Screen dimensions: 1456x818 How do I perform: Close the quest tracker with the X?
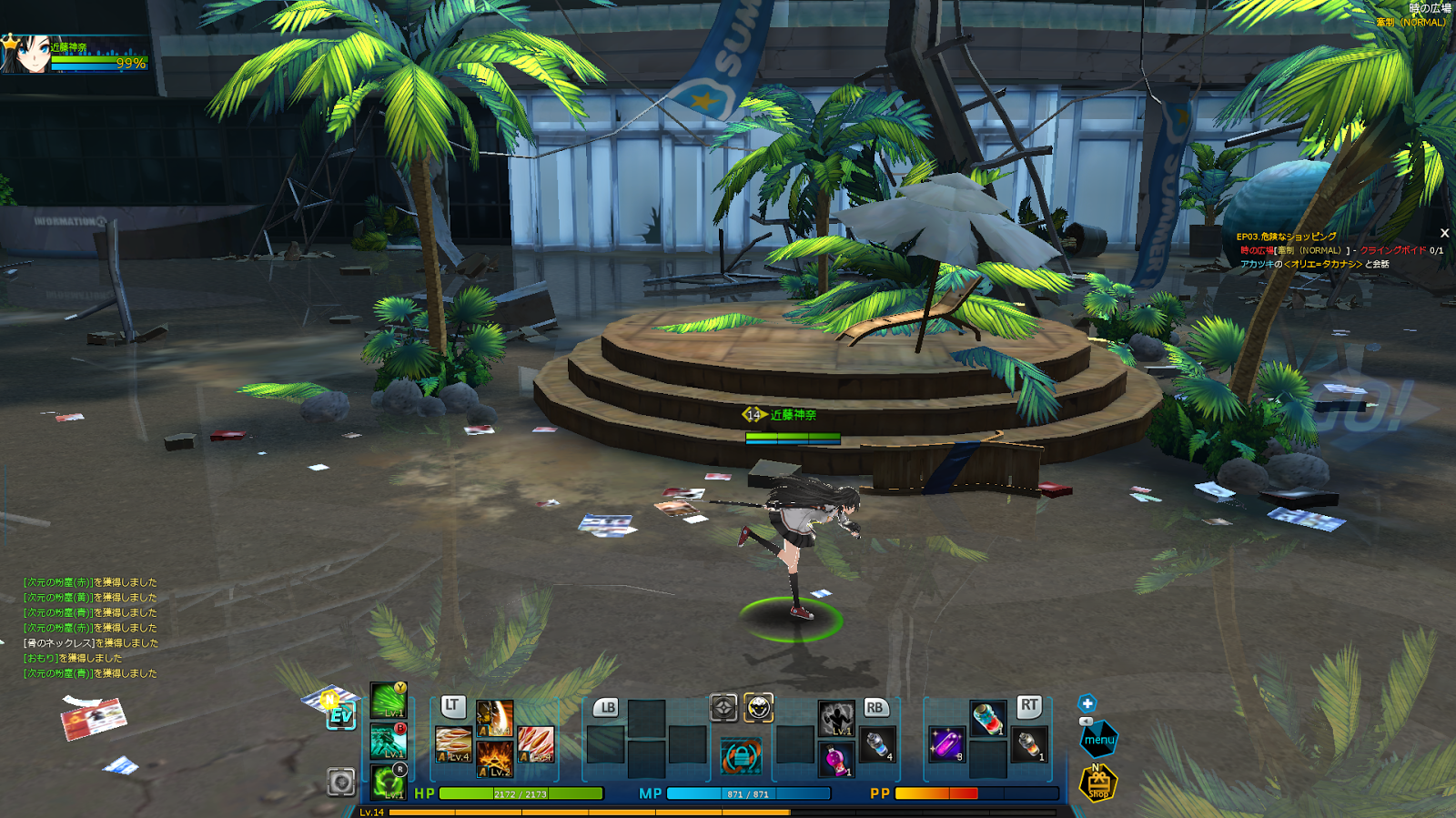coord(1444,234)
